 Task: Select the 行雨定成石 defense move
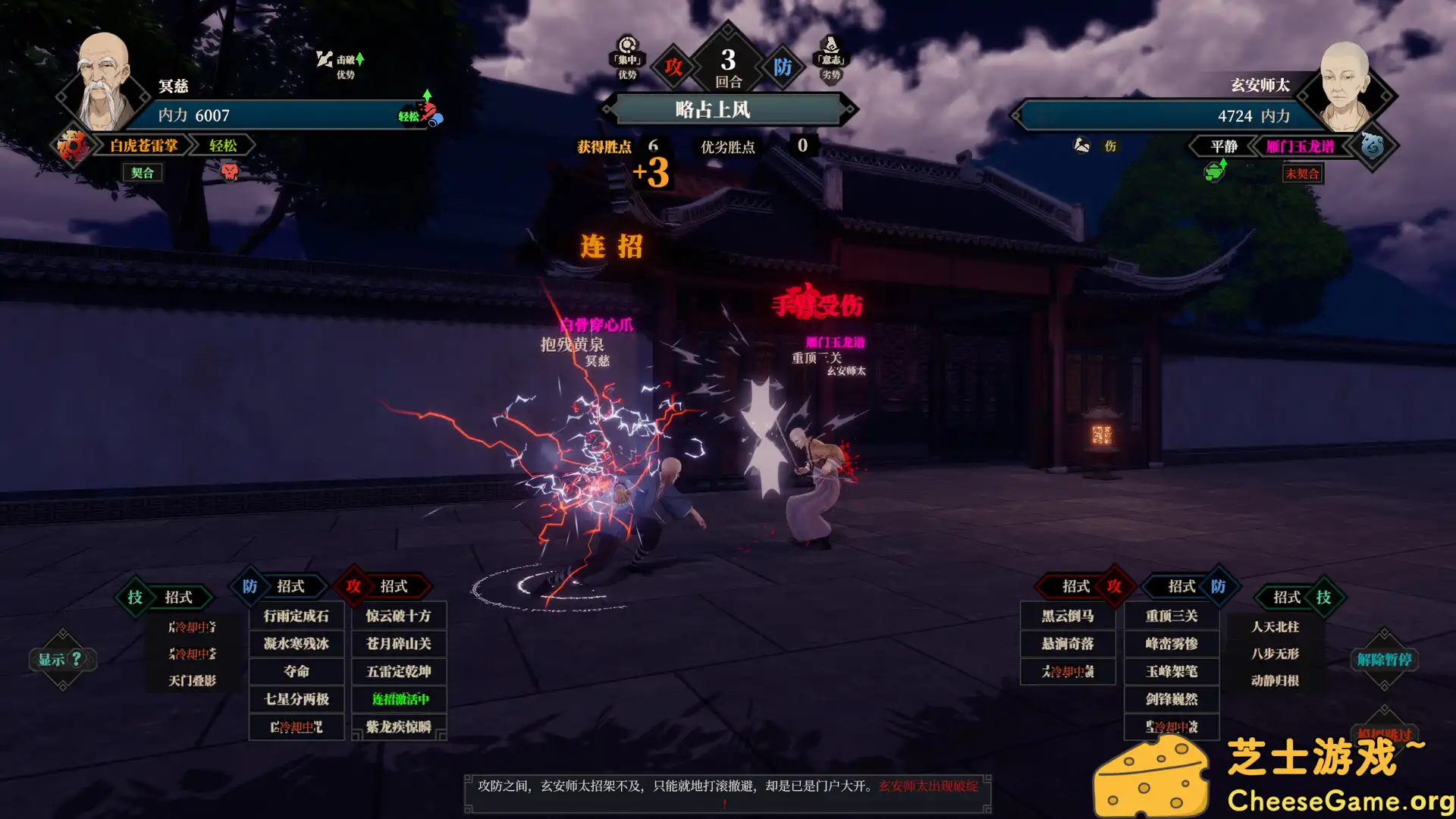point(297,616)
